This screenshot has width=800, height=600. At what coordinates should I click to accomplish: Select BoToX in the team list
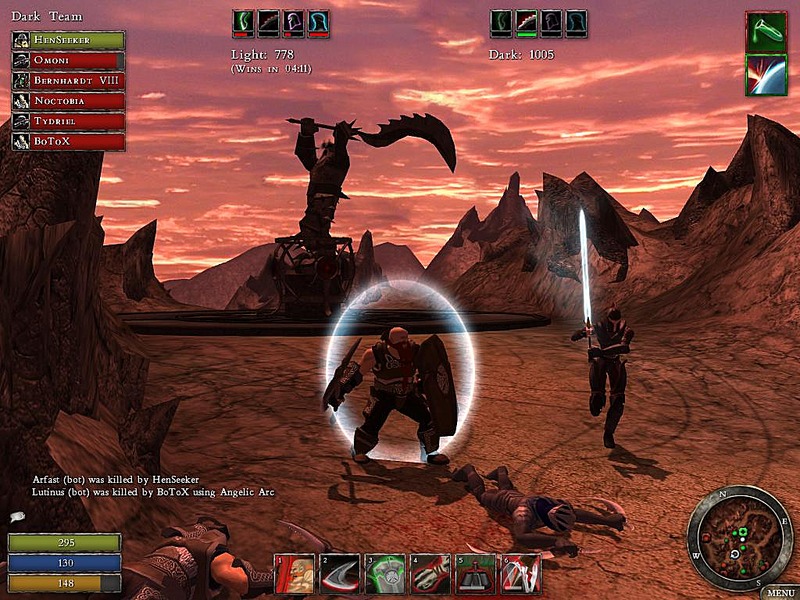click(x=68, y=141)
